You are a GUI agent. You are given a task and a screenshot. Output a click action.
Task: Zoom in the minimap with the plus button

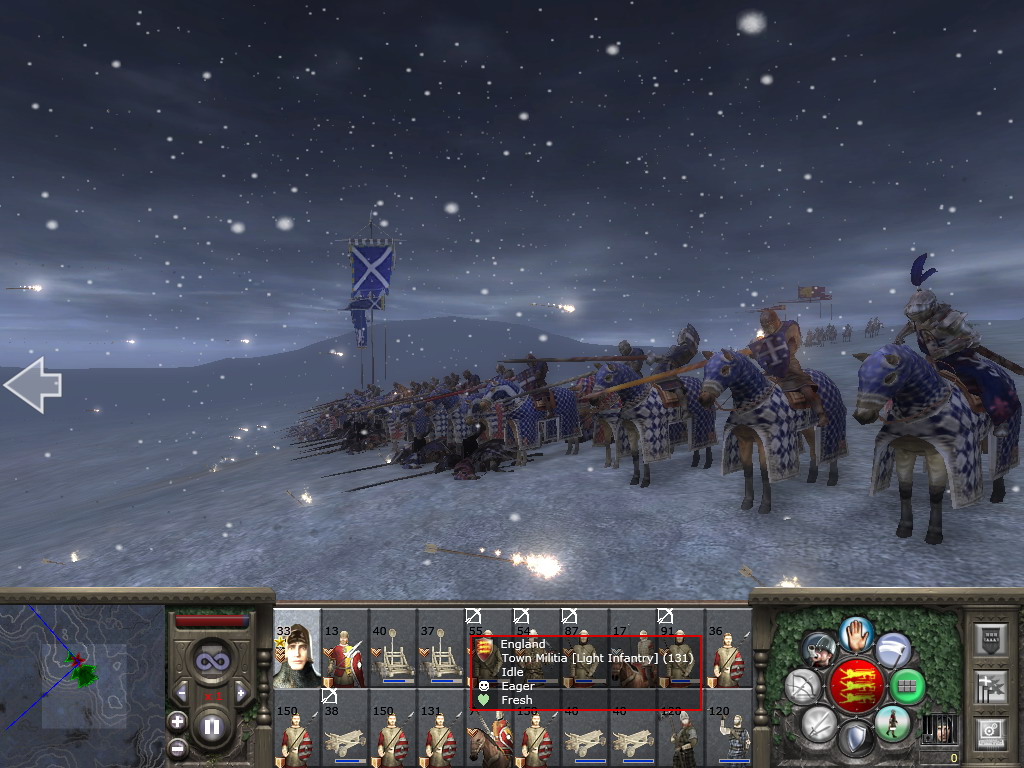point(177,721)
